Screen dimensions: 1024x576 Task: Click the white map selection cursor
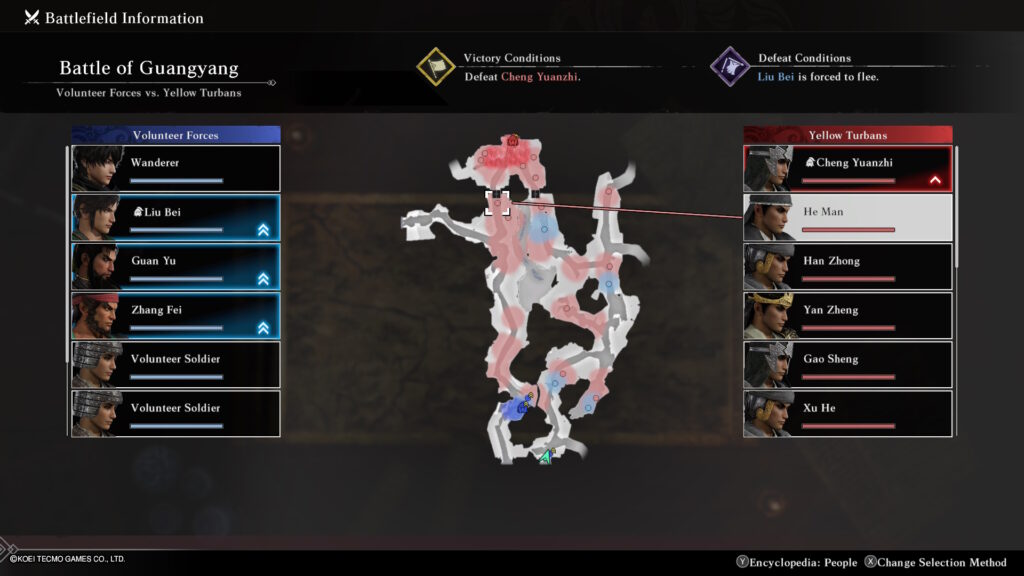(x=497, y=202)
